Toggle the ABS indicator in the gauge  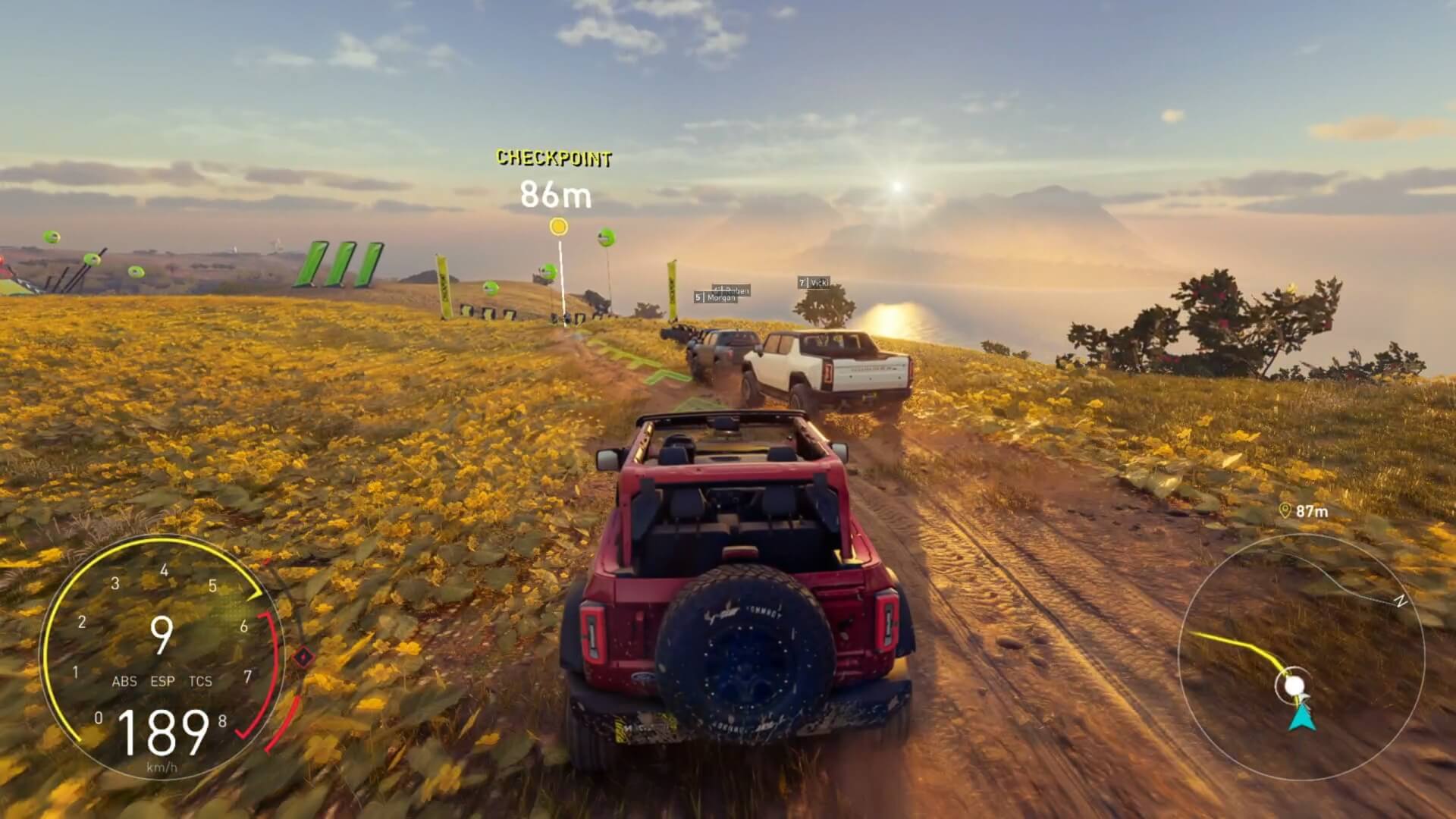pos(126,682)
